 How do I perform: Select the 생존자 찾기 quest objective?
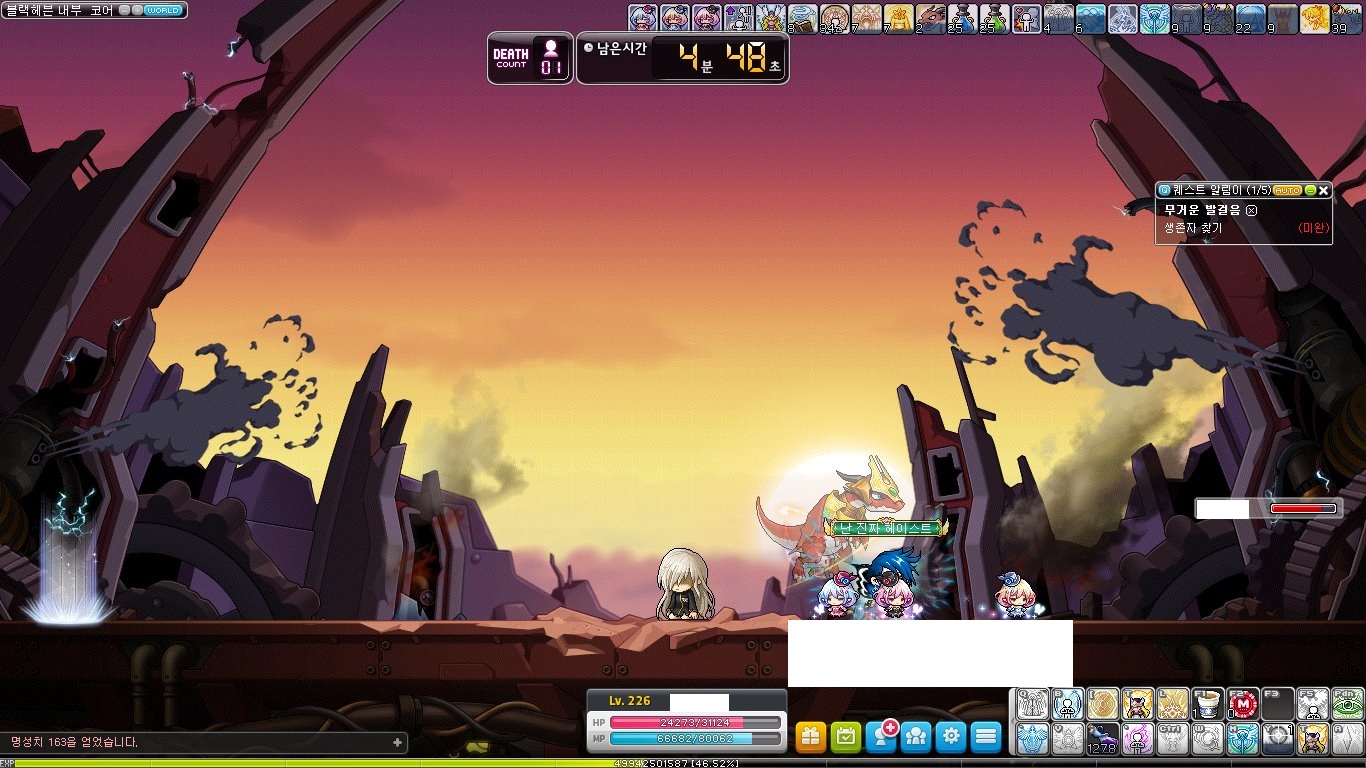(1192, 228)
